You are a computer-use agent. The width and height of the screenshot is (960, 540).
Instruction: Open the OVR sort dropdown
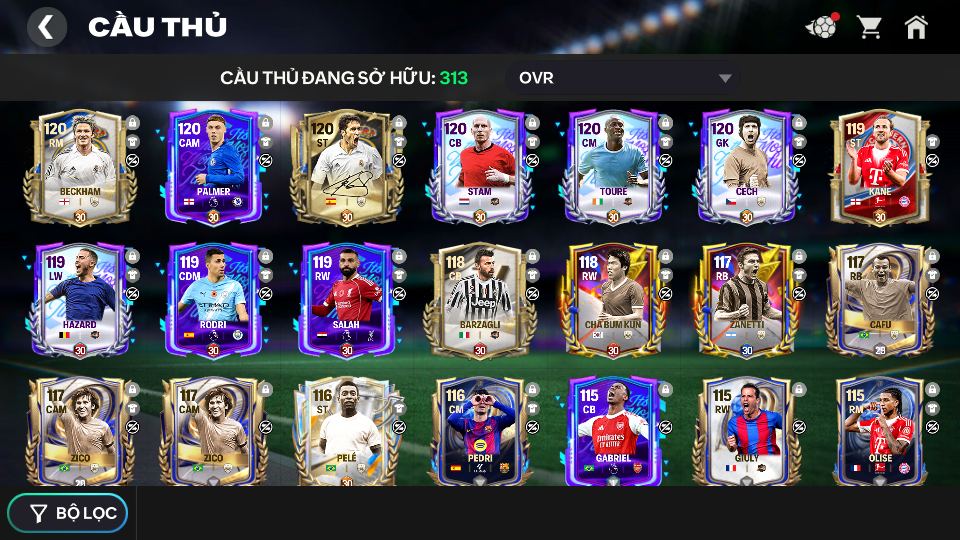point(625,78)
